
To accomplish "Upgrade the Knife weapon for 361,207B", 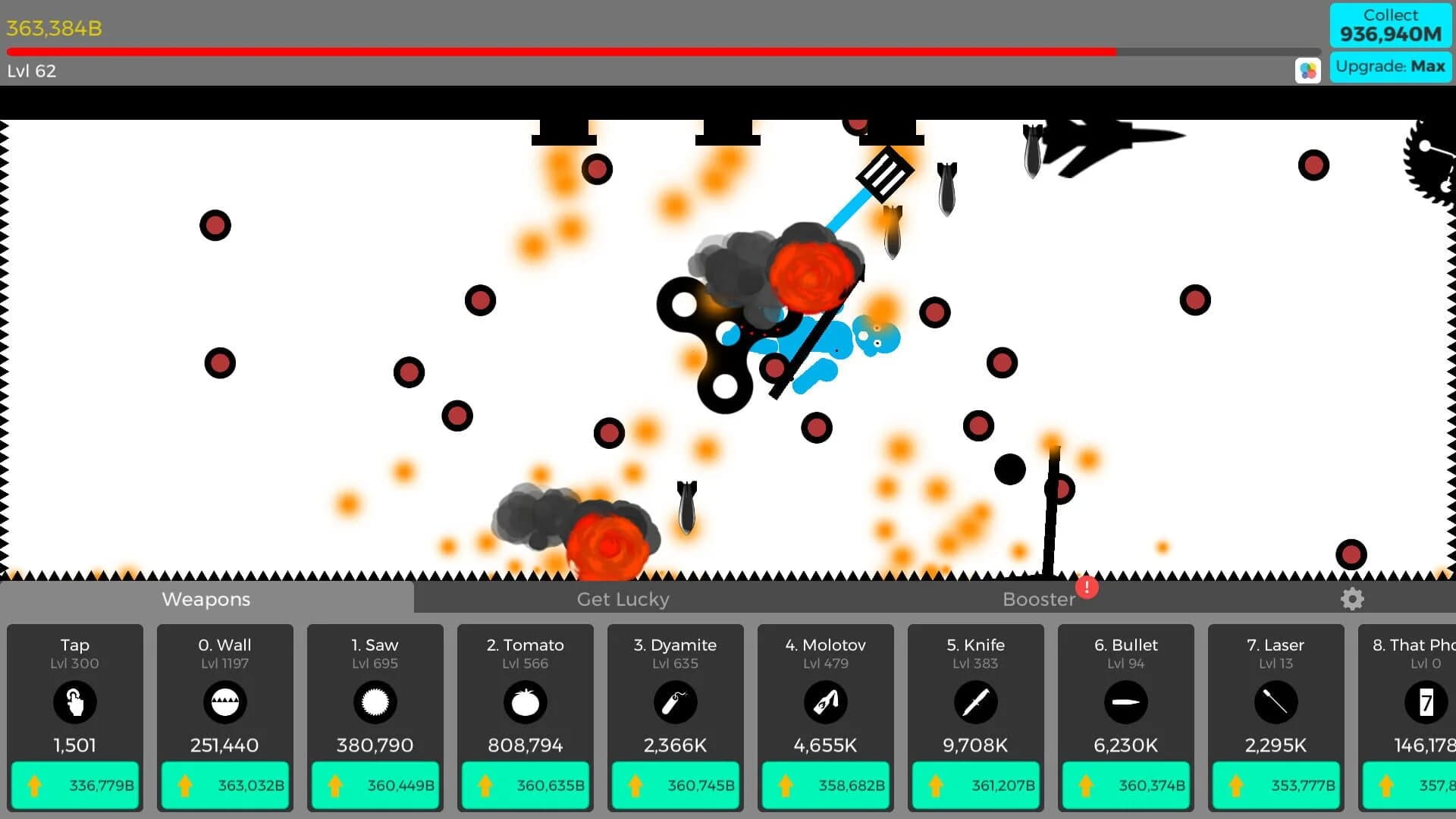I will [x=975, y=786].
